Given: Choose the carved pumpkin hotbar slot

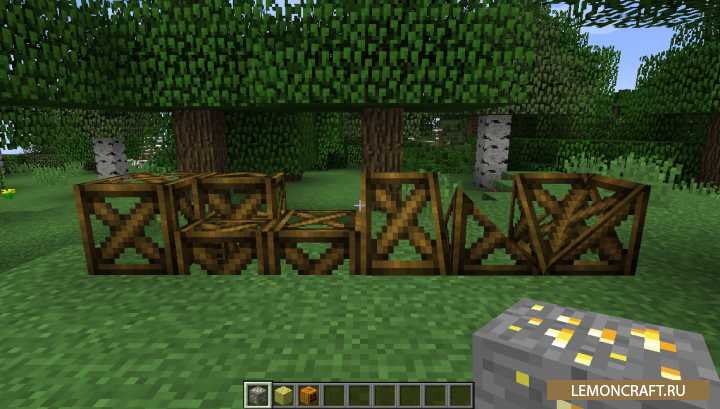Looking at the screenshot, I should coord(308,395).
